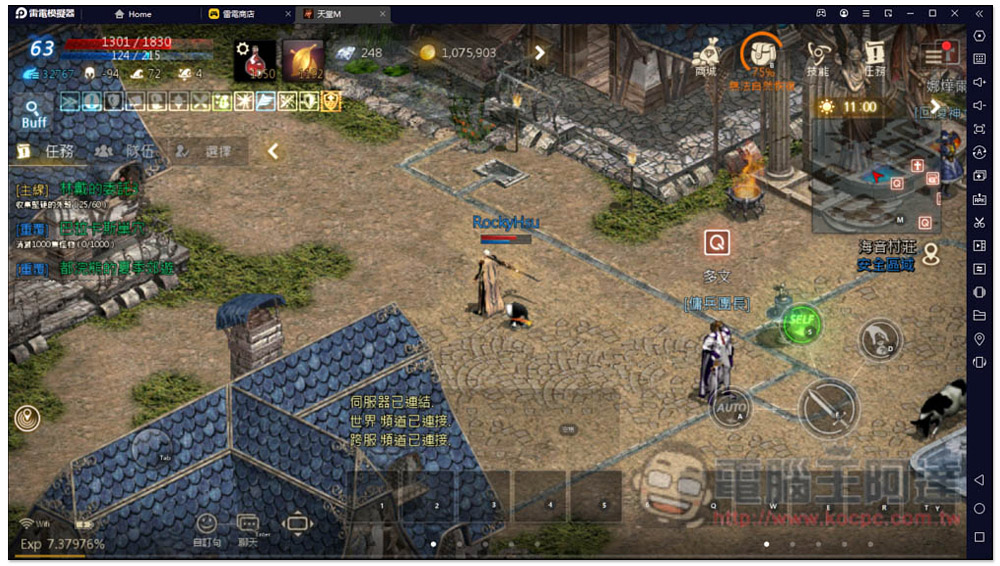Open the 技能 skills menu
This screenshot has width=1000, height=566.
point(818,55)
